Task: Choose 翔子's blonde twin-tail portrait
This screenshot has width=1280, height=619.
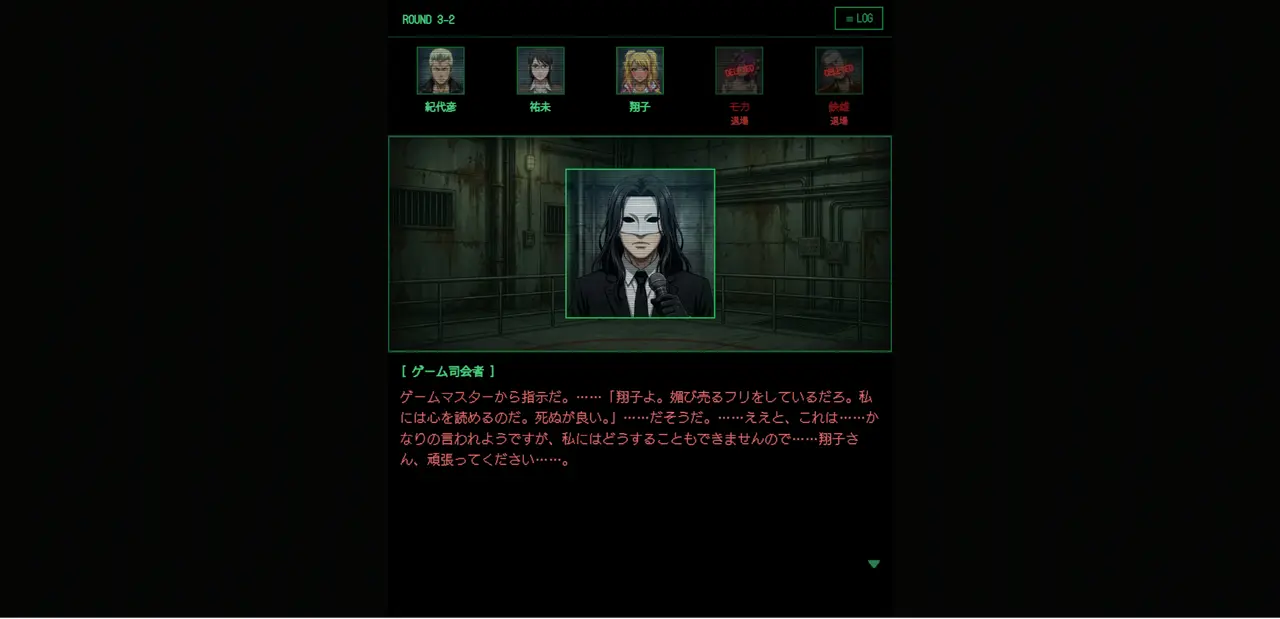Action: [x=640, y=71]
